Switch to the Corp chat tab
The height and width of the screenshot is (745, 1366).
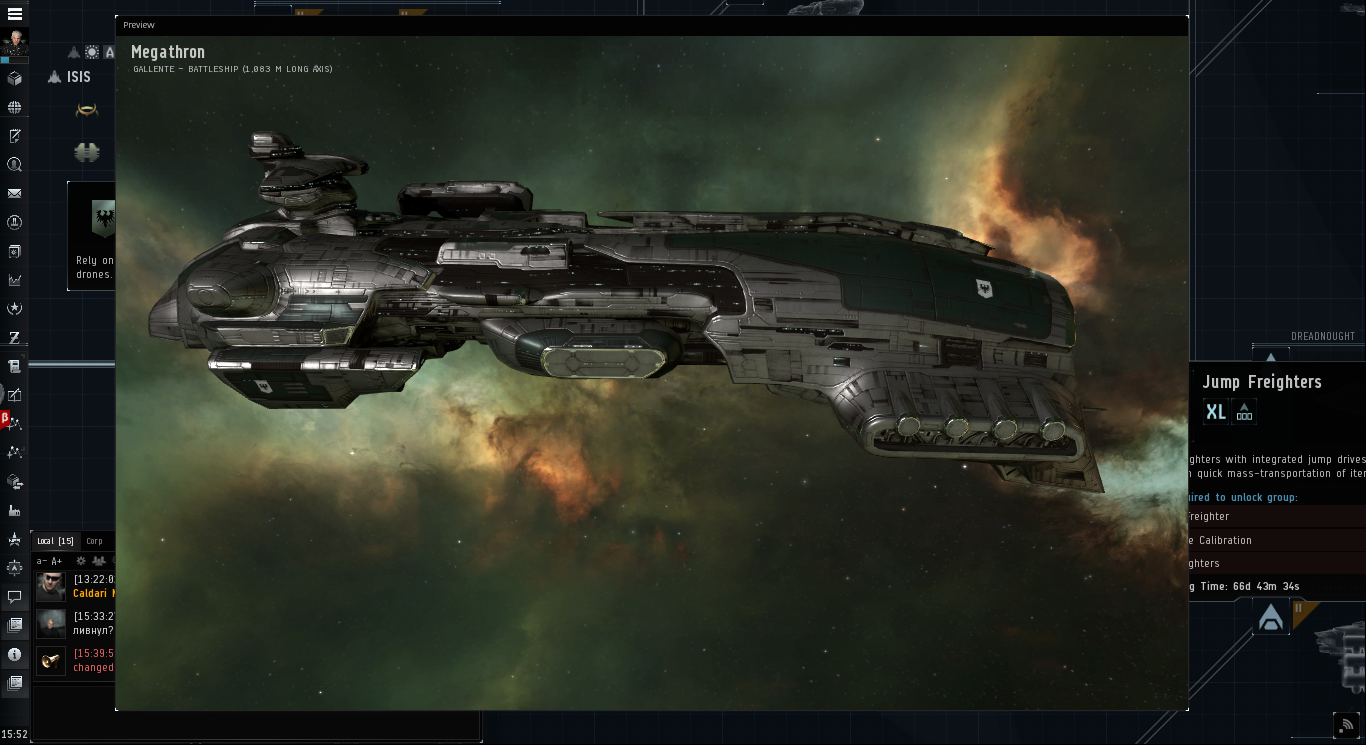click(94, 541)
